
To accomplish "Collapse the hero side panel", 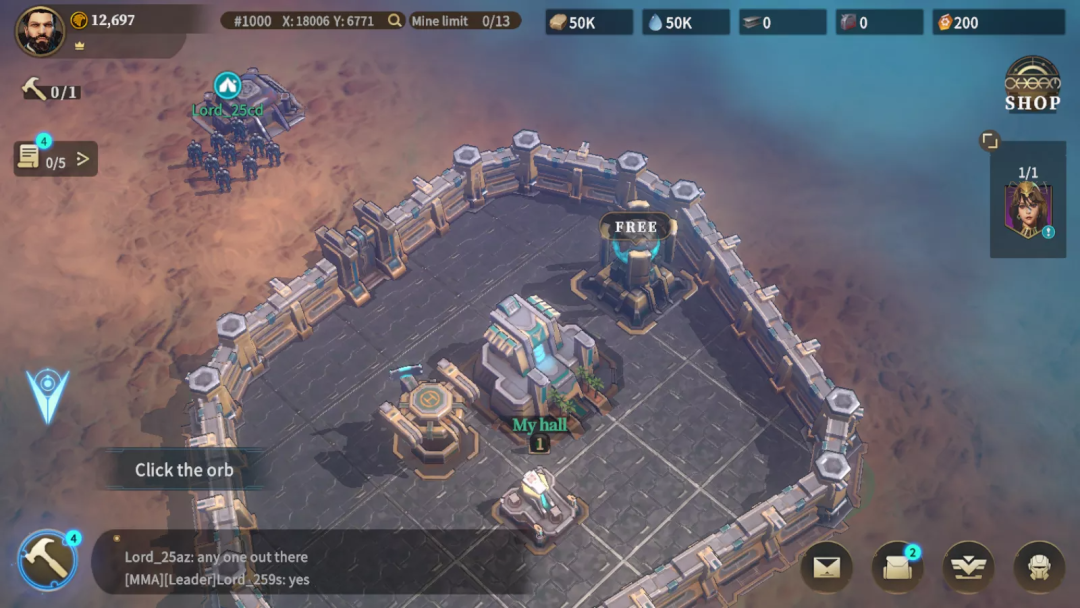I will pyautogui.click(x=989, y=141).
